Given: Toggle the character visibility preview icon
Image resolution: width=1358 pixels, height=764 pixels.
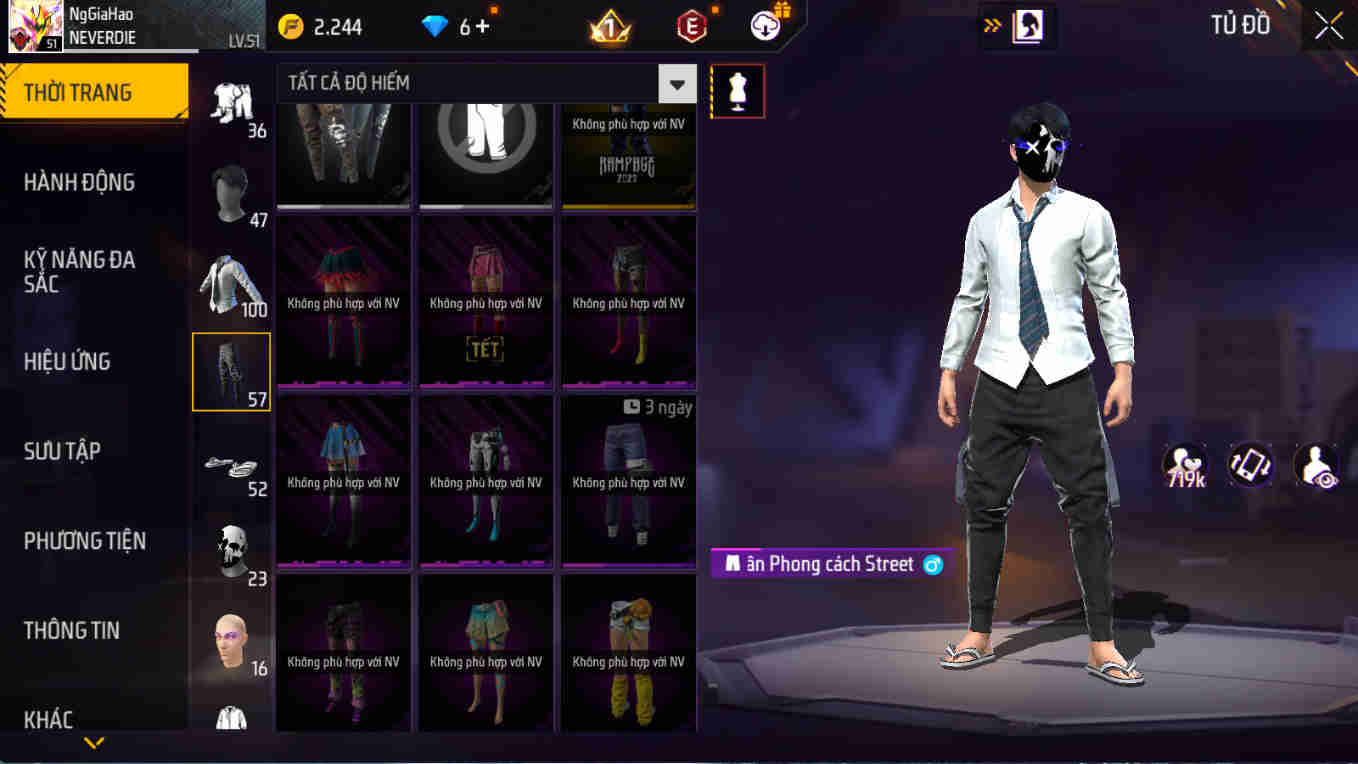Looking at the screenshot, I should coord(1318,465).
